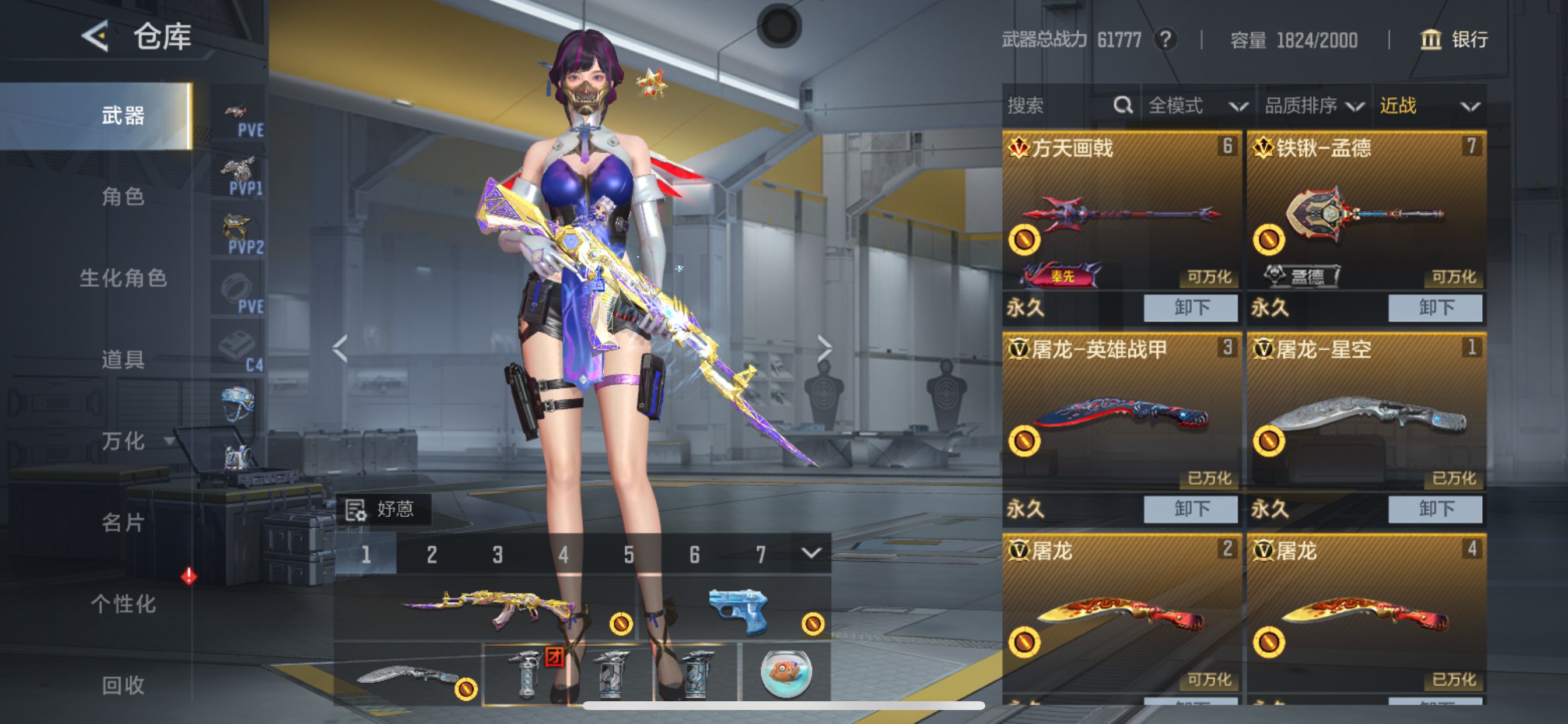Screen dimensions: 1568x724
Task: Click the question mark beside 武器总战力
Action: click(x=1166, y=40)
